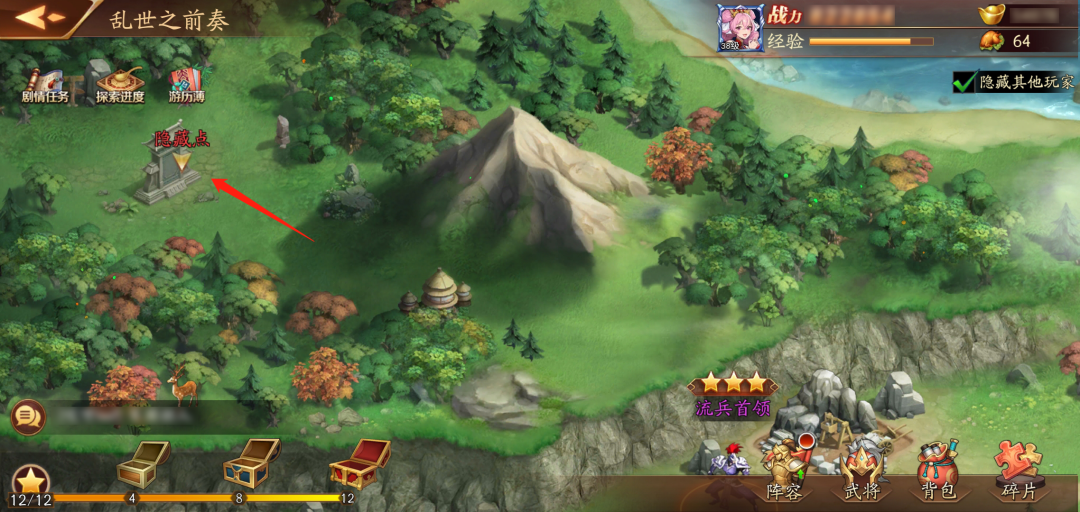Image resolution: width=1080 pixels, height=512 pixels.
Task: Show the 探索进度 exploration progress
Action: coord(121,84)
